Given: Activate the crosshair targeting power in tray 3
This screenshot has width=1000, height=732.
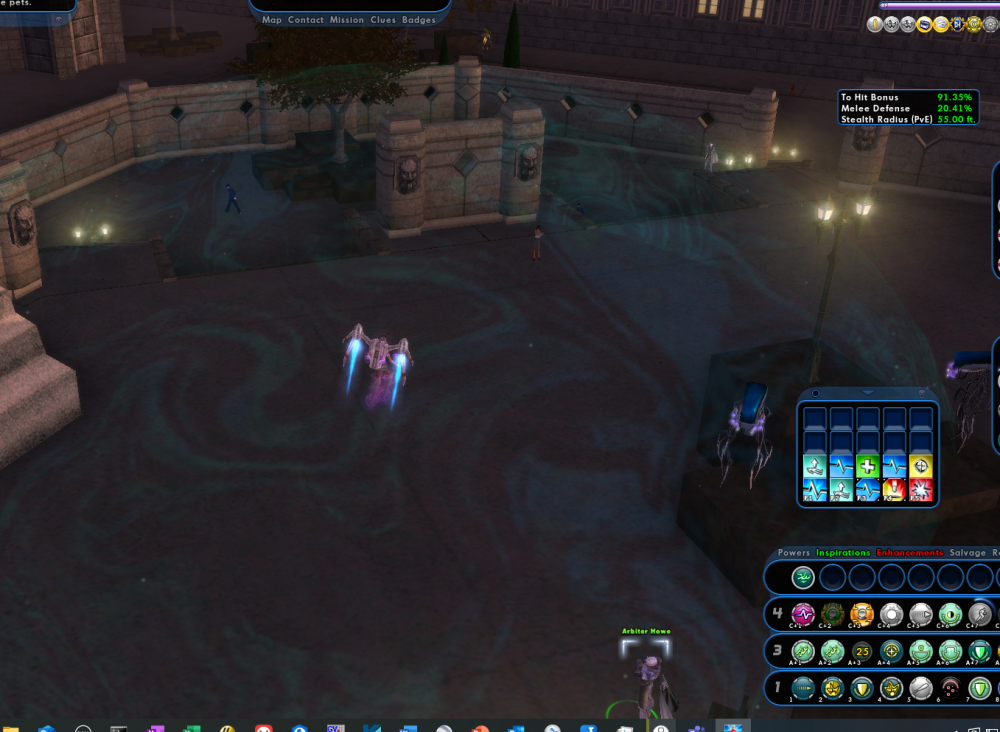Looking at the screenshot, I should (x=891, y=651).
